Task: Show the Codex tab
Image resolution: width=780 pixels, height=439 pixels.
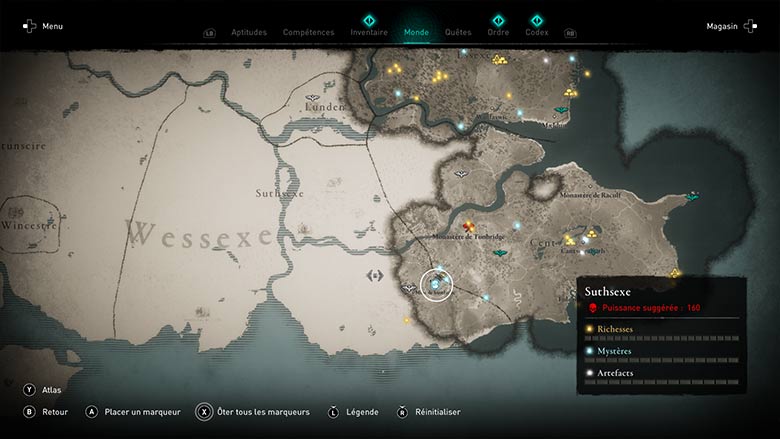Action: click(x=537, y=32)
